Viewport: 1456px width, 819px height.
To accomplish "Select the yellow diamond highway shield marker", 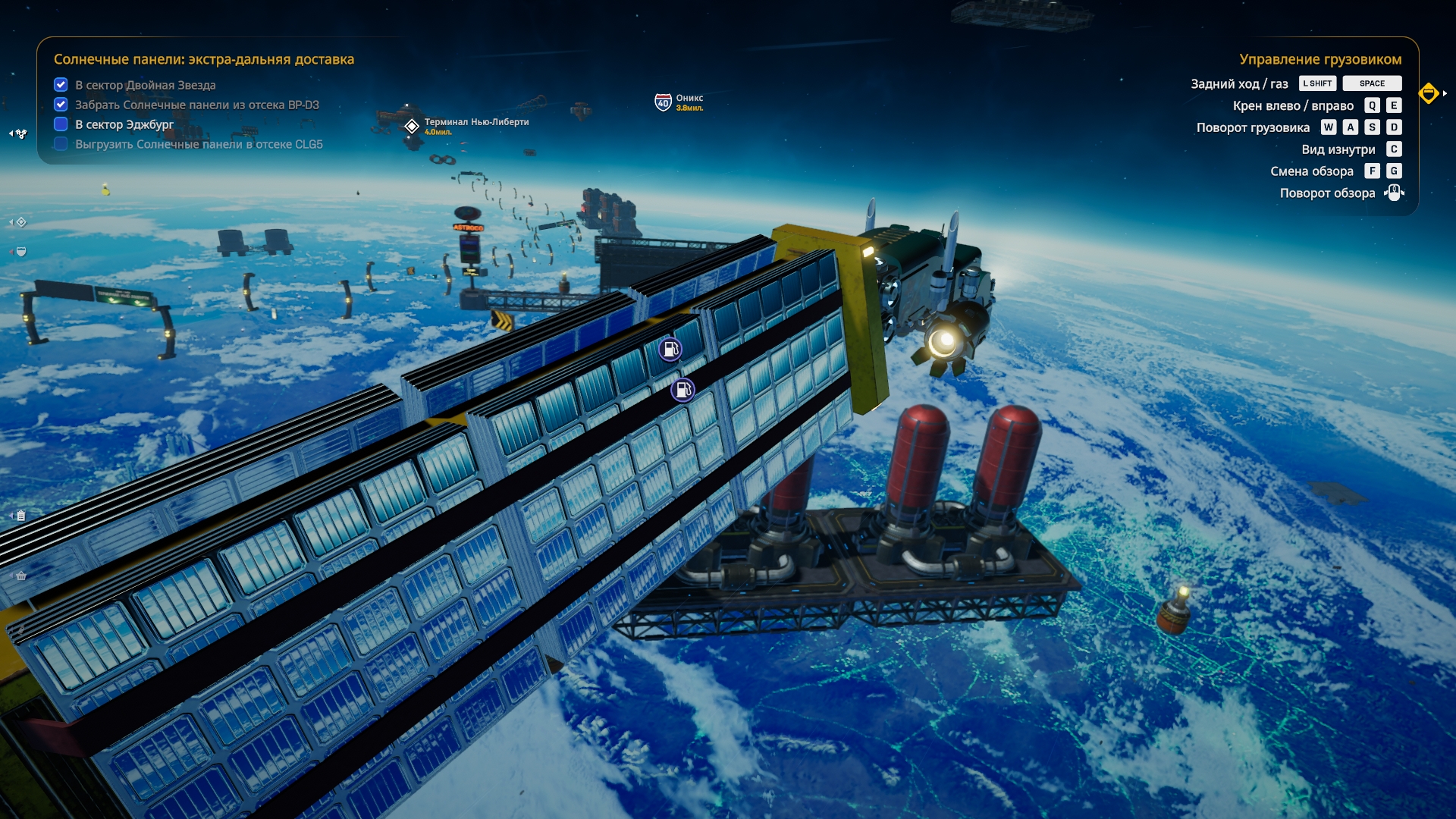I will (1429, 93).
